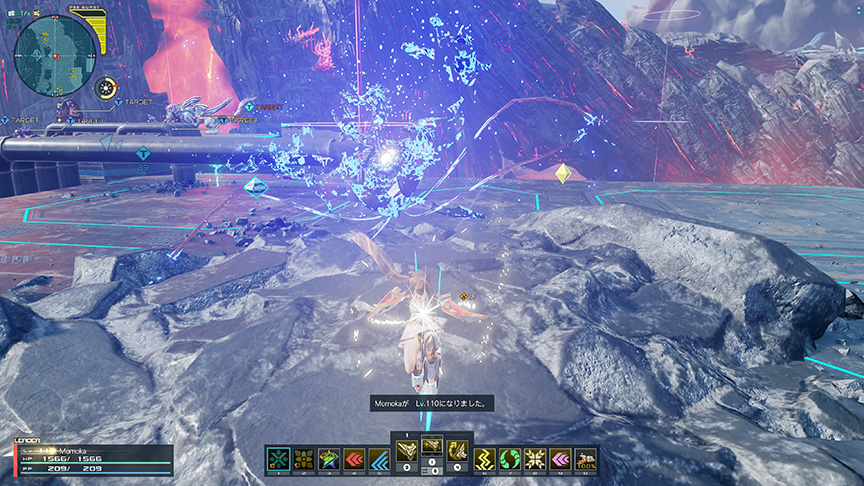Activate the olive flower emblem skill

coord(304,460)
